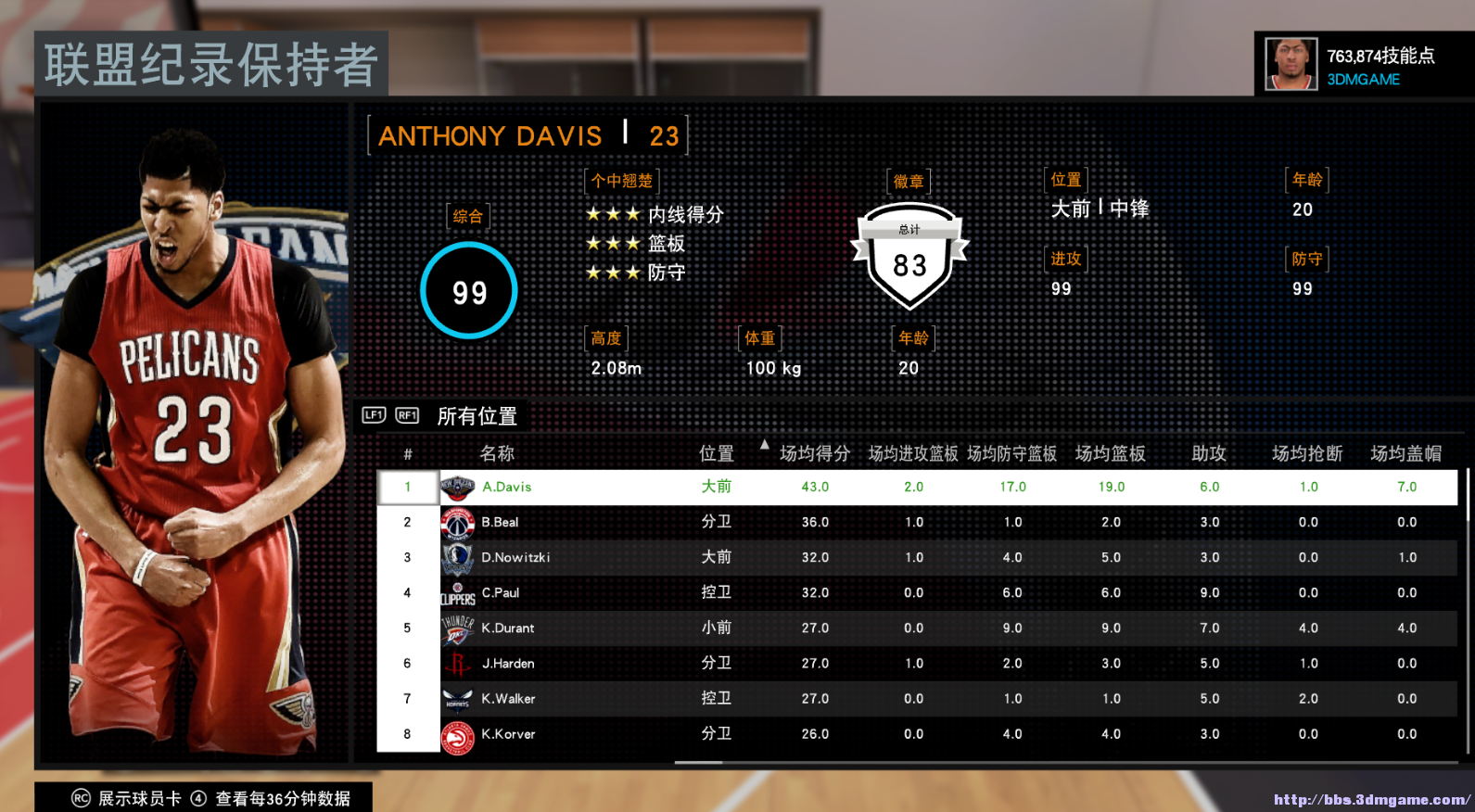Sort by the 名称 column header
1475x812 pixels.
[x=497, y=453]
